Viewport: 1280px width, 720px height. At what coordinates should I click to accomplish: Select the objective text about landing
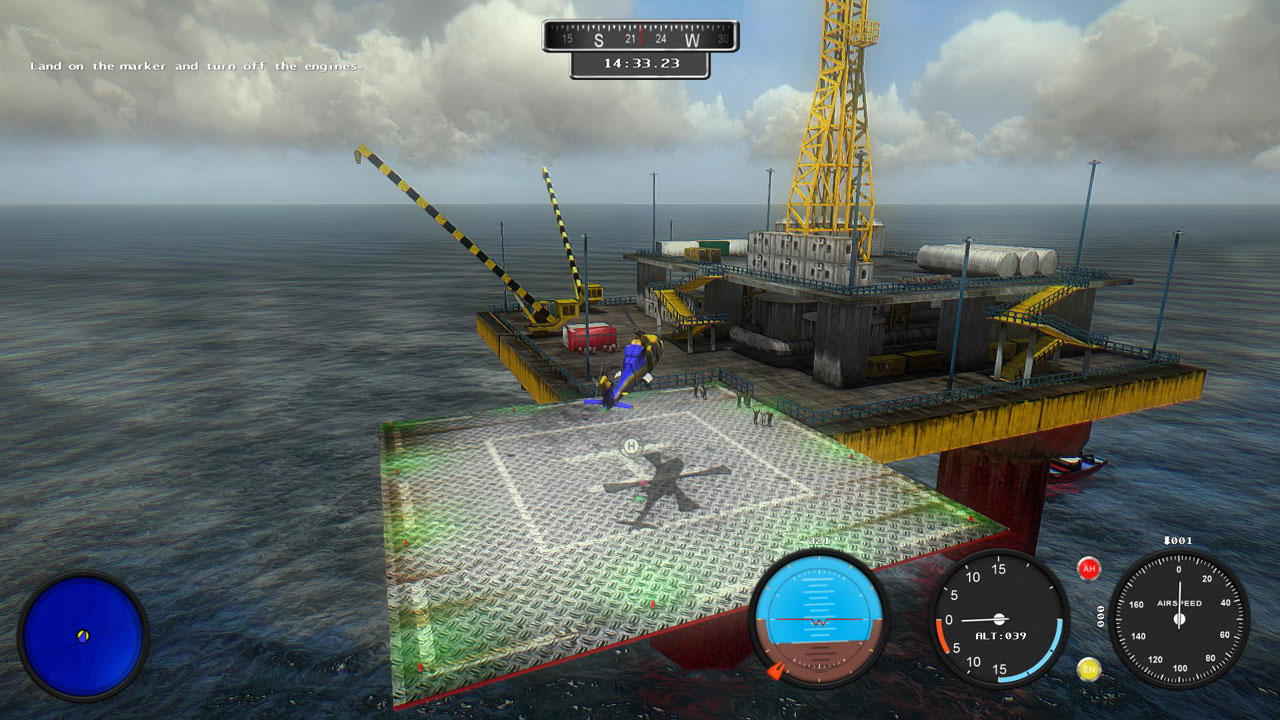click(x=196, y=68)
